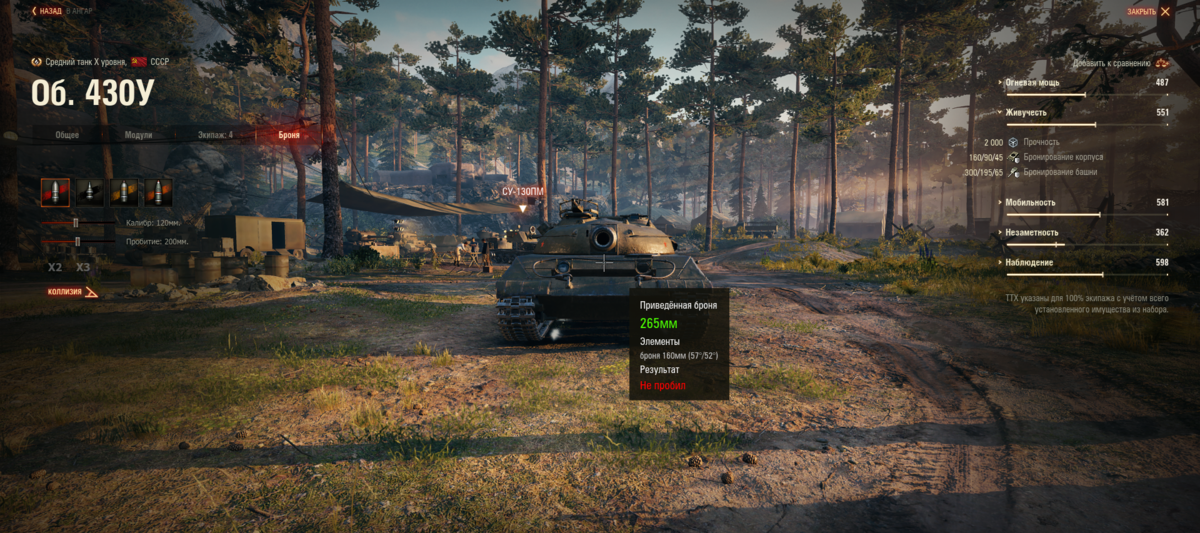This screenshot has width=1200, height=533.
Task: Activate the X3 multiplier
Action: tap(83, 267)
